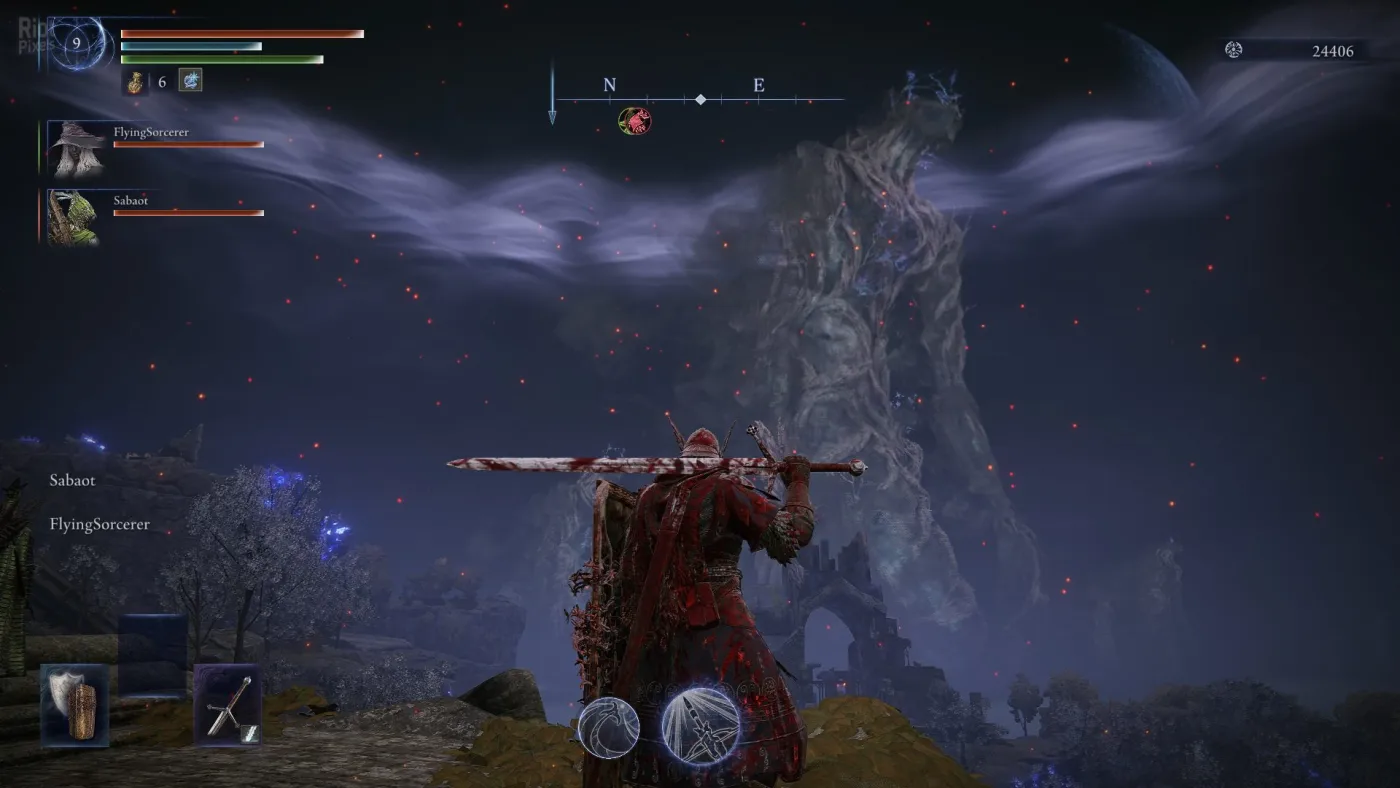Viewport: 1400px width, 788px height.
Task: Click the red marker under the compass
Action: point(634,122)
